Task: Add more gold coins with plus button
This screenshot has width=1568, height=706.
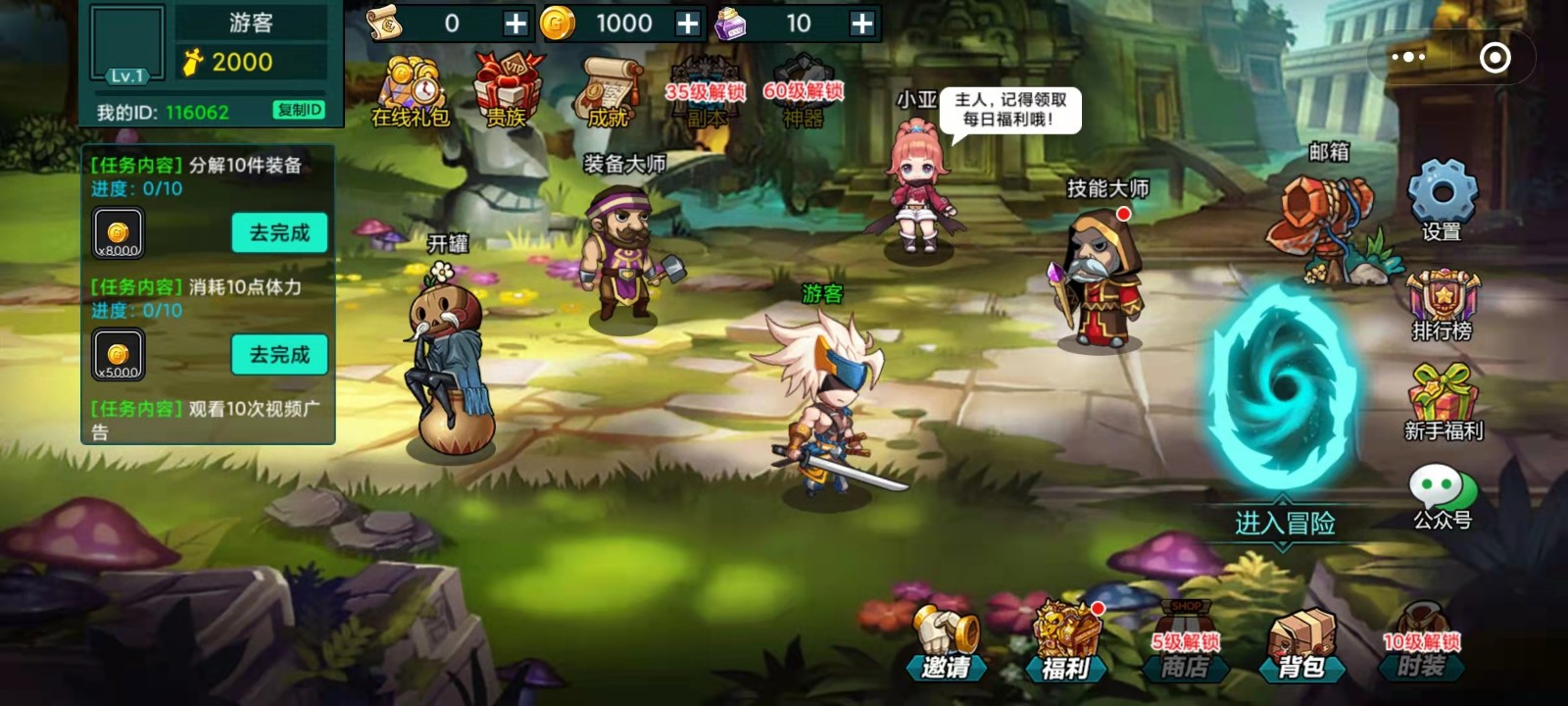Action: coord(688,24)
